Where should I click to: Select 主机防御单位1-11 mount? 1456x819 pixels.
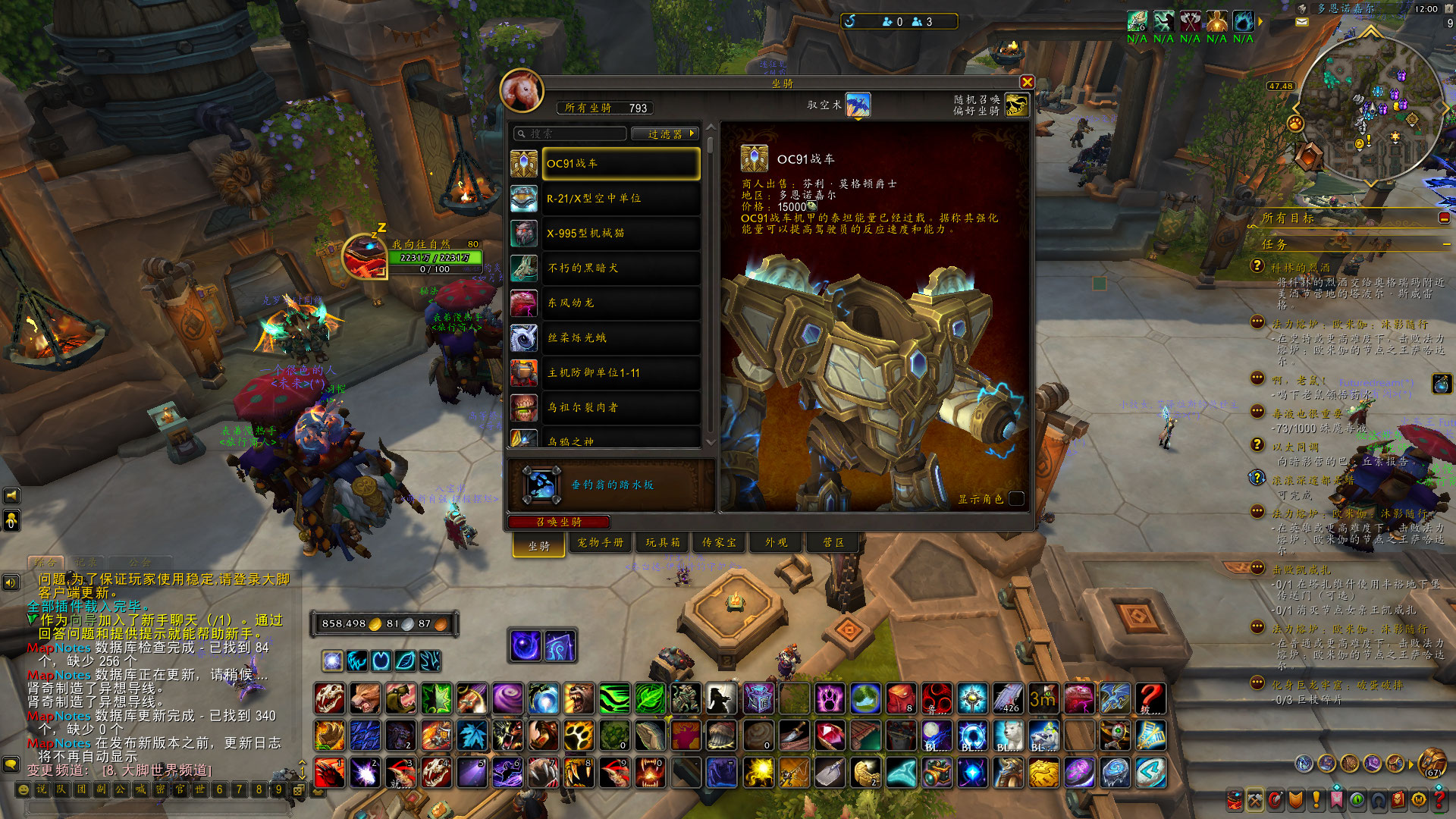(x=620, y=373)
